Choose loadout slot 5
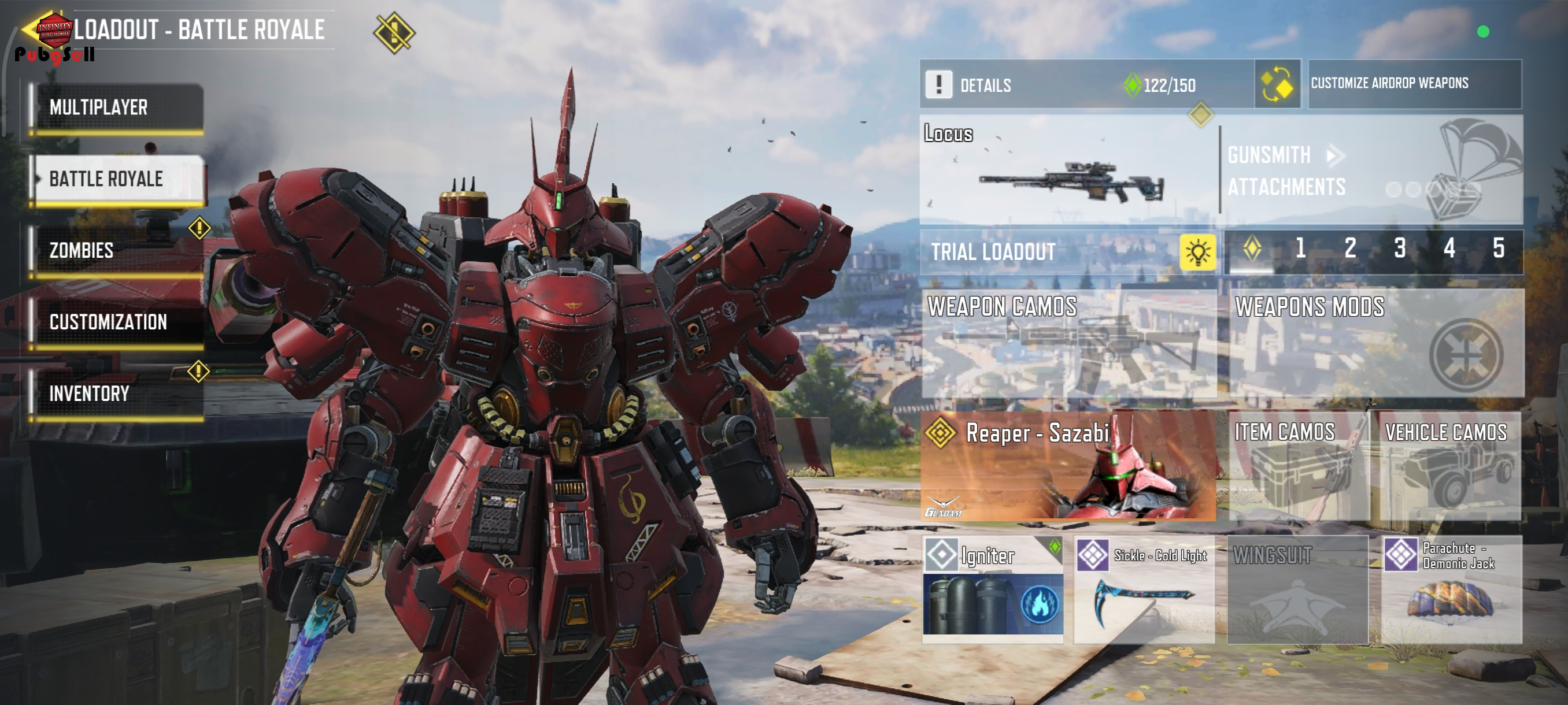 pyautogui.click(x=1498, y=249)
